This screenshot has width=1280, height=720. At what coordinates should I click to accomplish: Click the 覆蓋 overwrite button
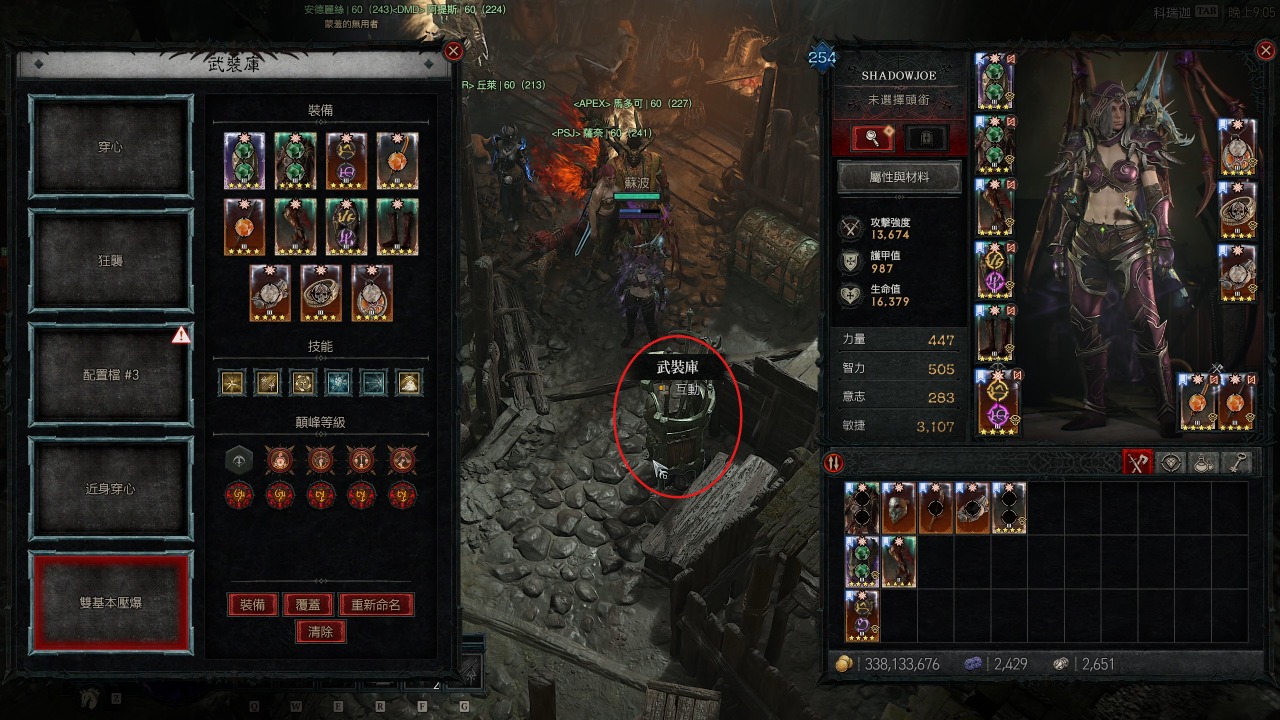coord(307,605)
